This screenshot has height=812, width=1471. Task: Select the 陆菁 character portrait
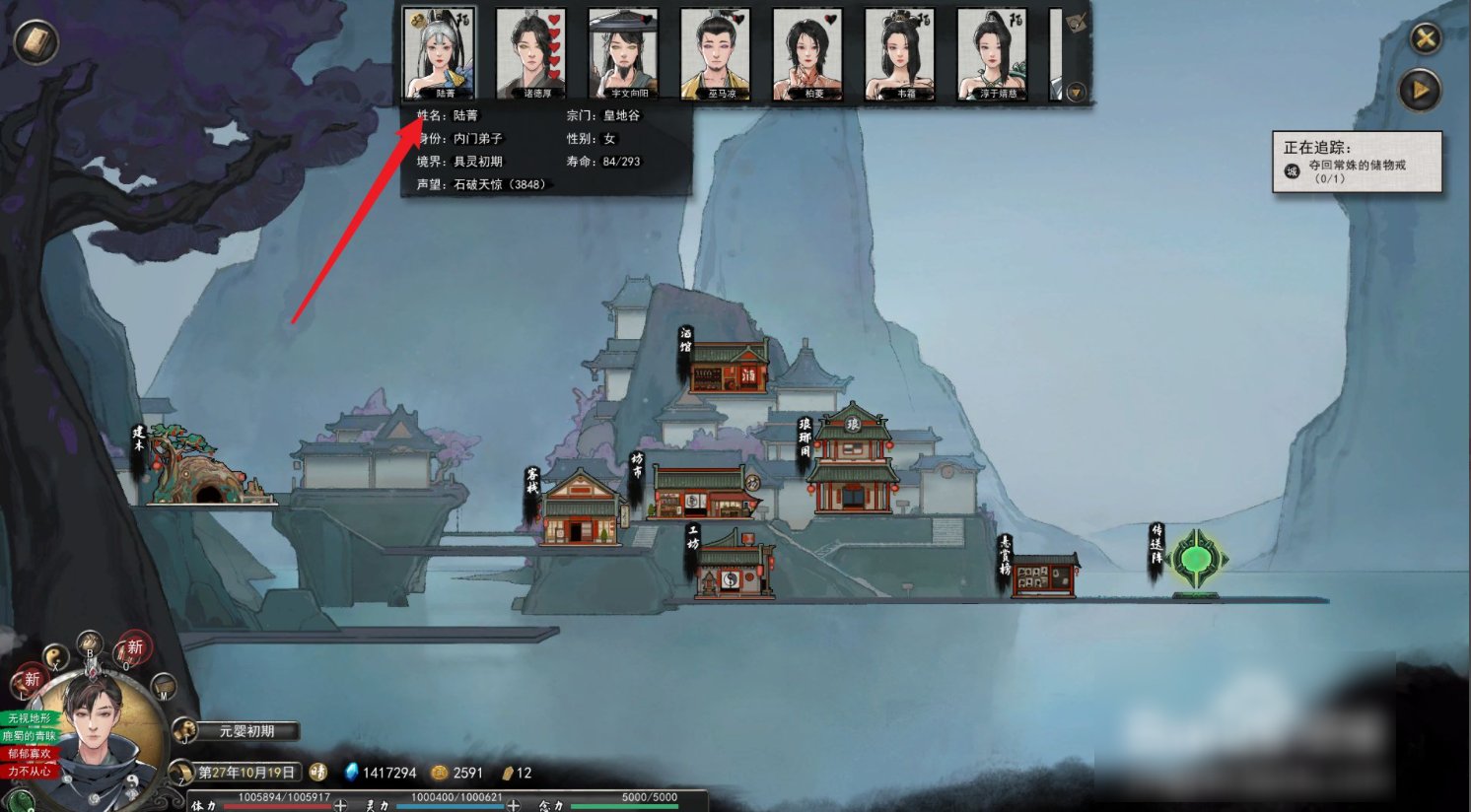[439, 53]
